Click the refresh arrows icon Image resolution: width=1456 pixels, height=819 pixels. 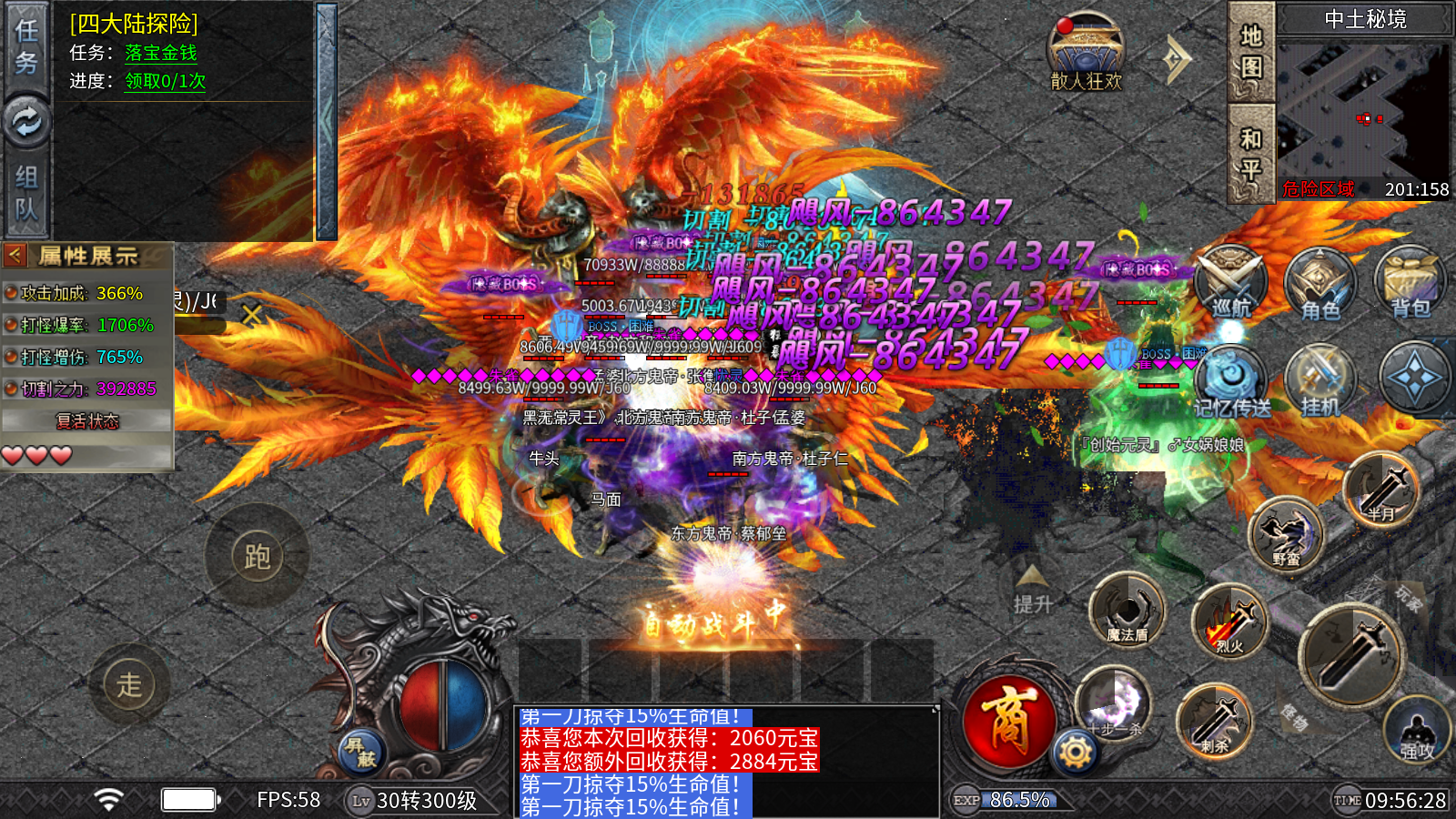[x=25, y=121]
